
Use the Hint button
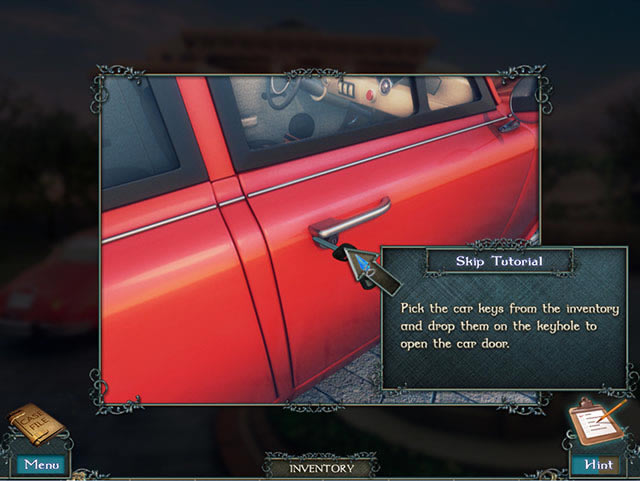click(596, 464)
